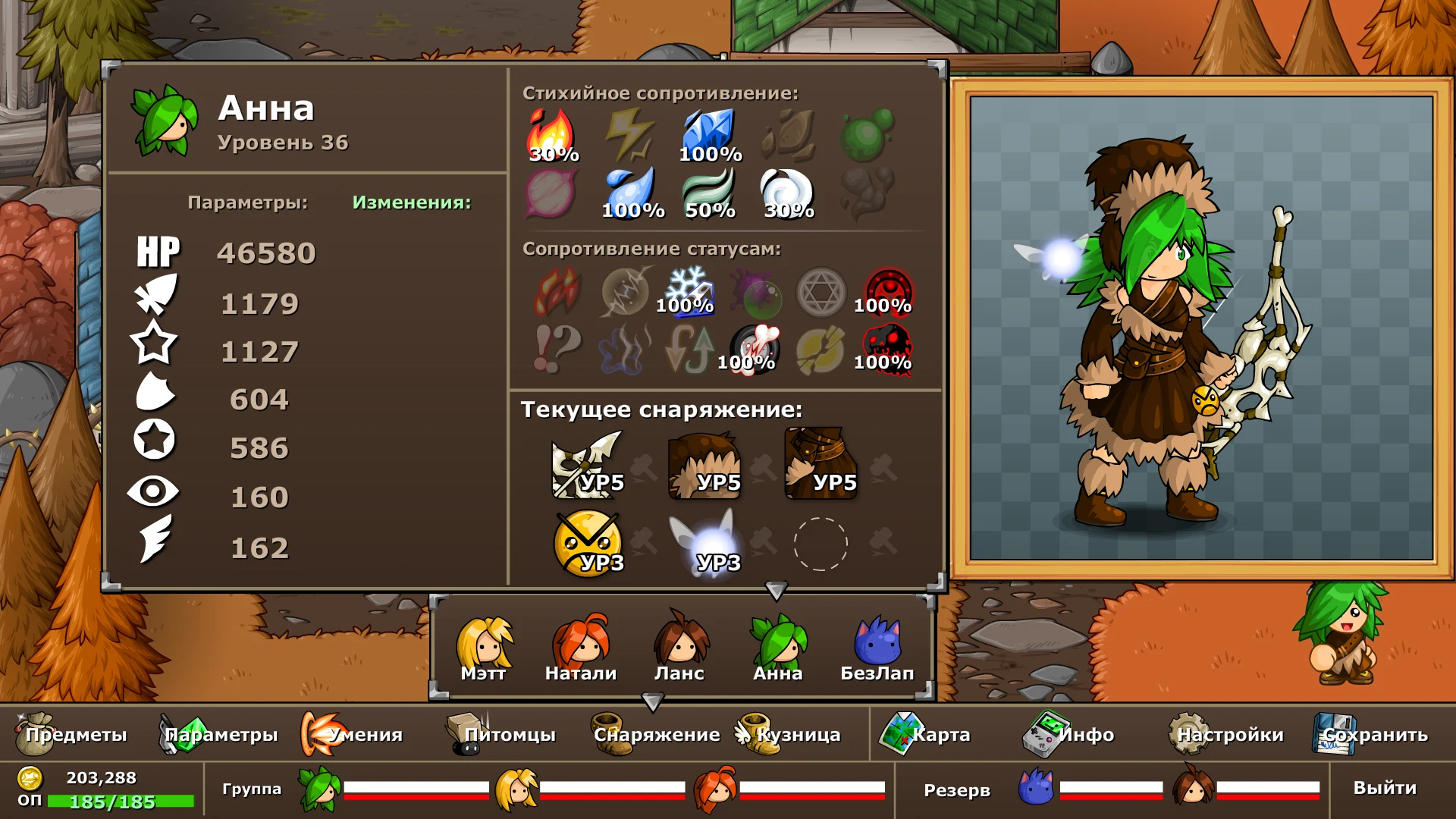Select the glowing fairy flair slot
The width and height of the screenshot is (1456, 819).
(704, 543)
